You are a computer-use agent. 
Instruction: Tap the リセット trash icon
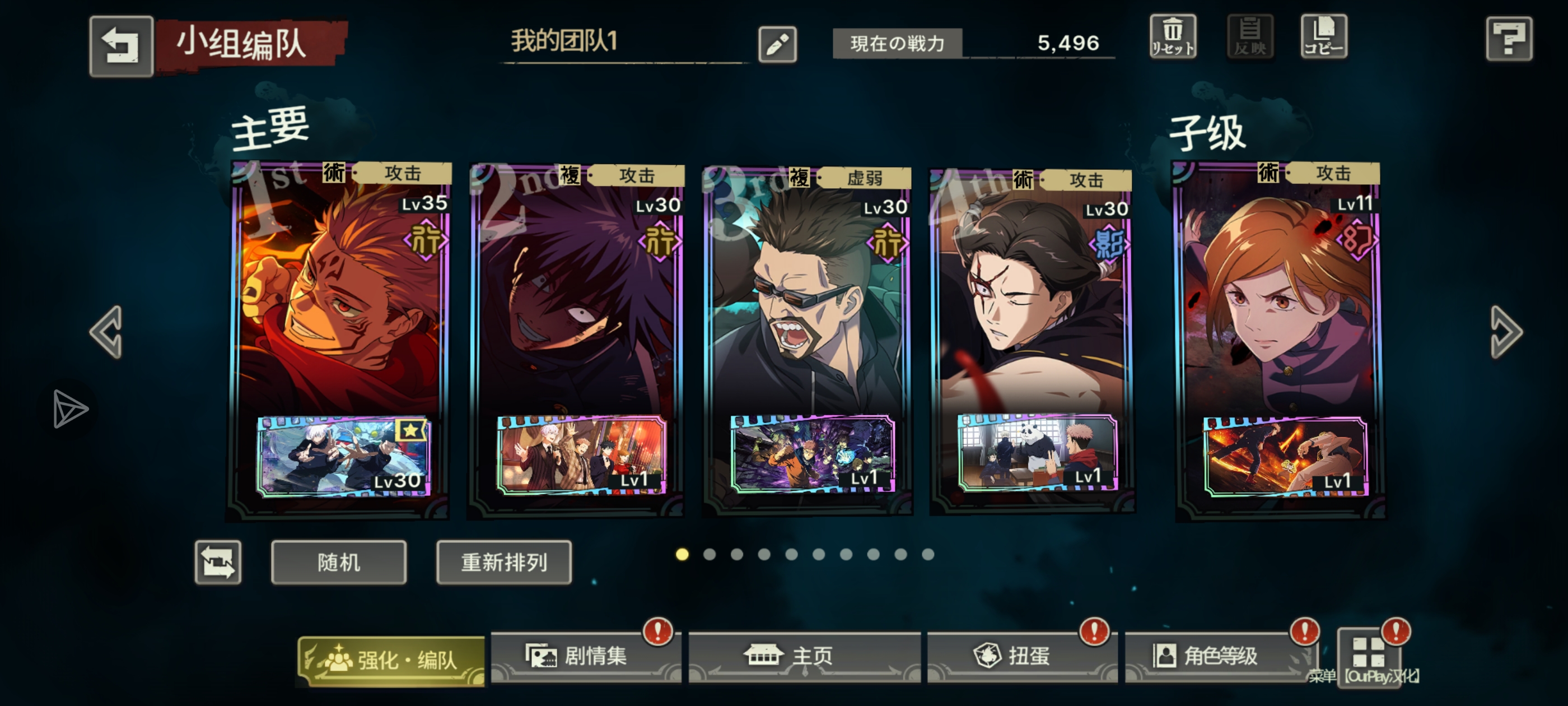pos(1173,36)
